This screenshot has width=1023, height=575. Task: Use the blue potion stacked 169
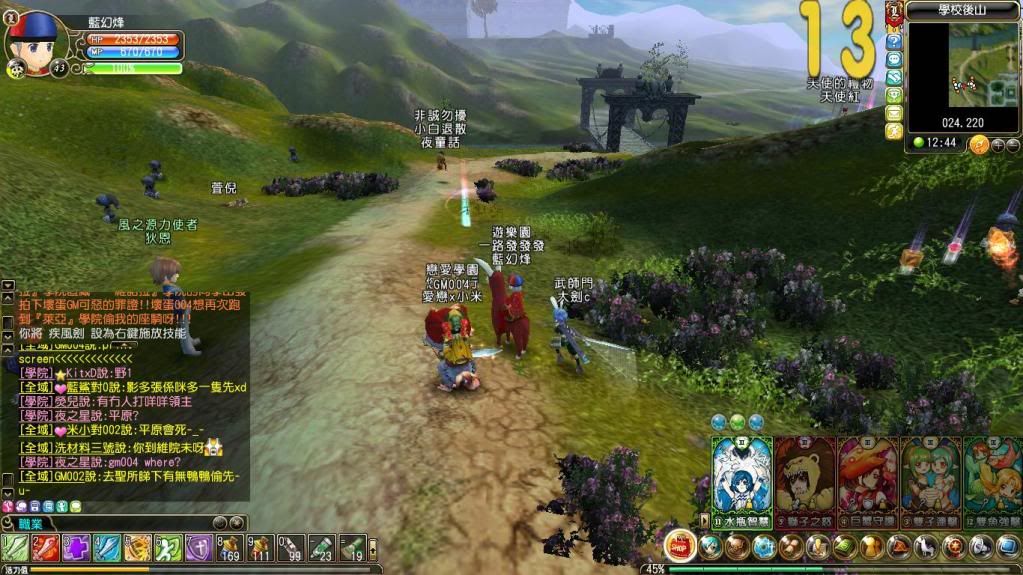point(232,547)
